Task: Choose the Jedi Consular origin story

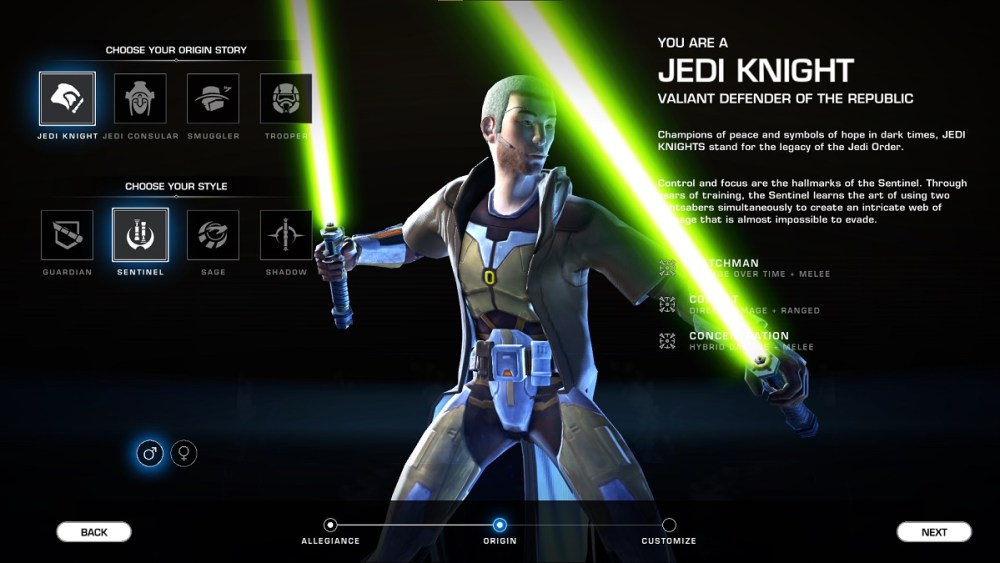Action: 140,99
